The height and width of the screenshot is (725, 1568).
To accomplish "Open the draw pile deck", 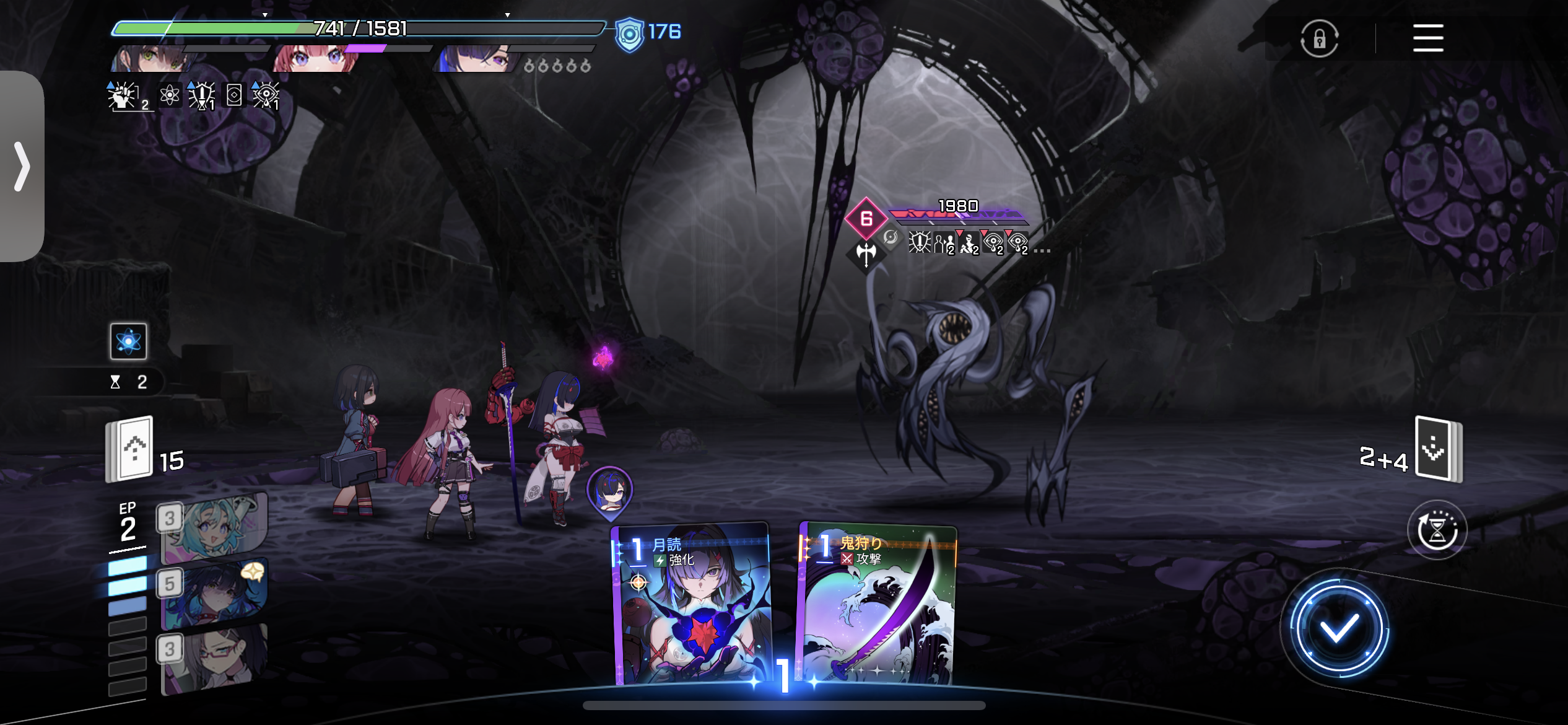I will pos(131,449).
